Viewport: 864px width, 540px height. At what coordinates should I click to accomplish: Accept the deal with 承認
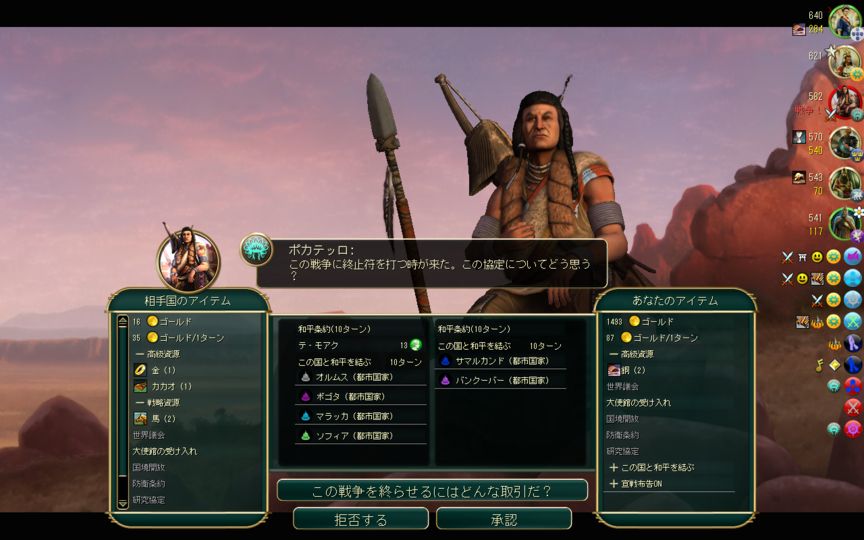504,519
